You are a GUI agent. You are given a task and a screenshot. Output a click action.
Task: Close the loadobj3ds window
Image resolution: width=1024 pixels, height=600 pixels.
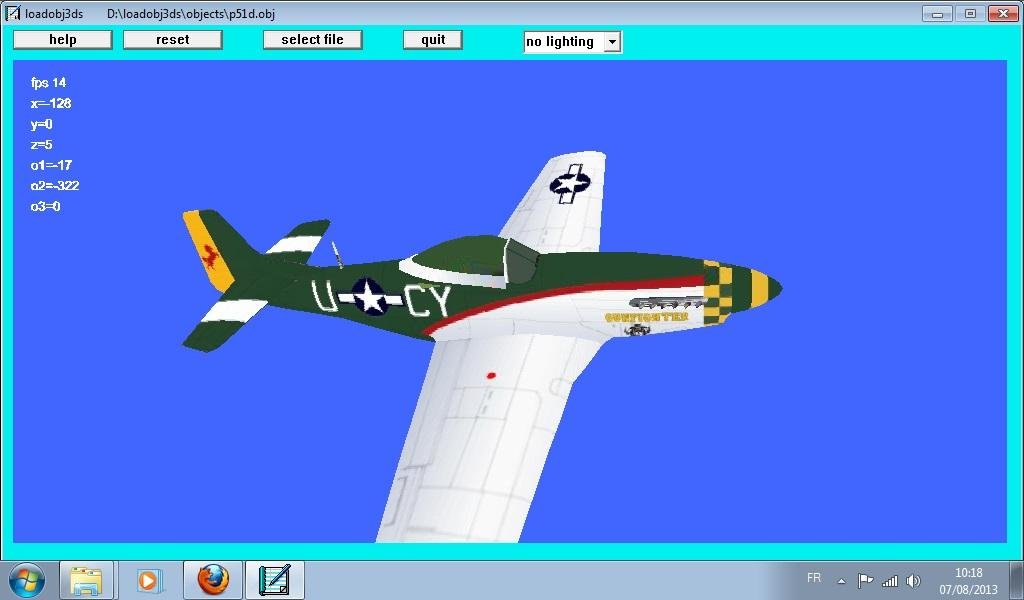(x=1002, y=13)
